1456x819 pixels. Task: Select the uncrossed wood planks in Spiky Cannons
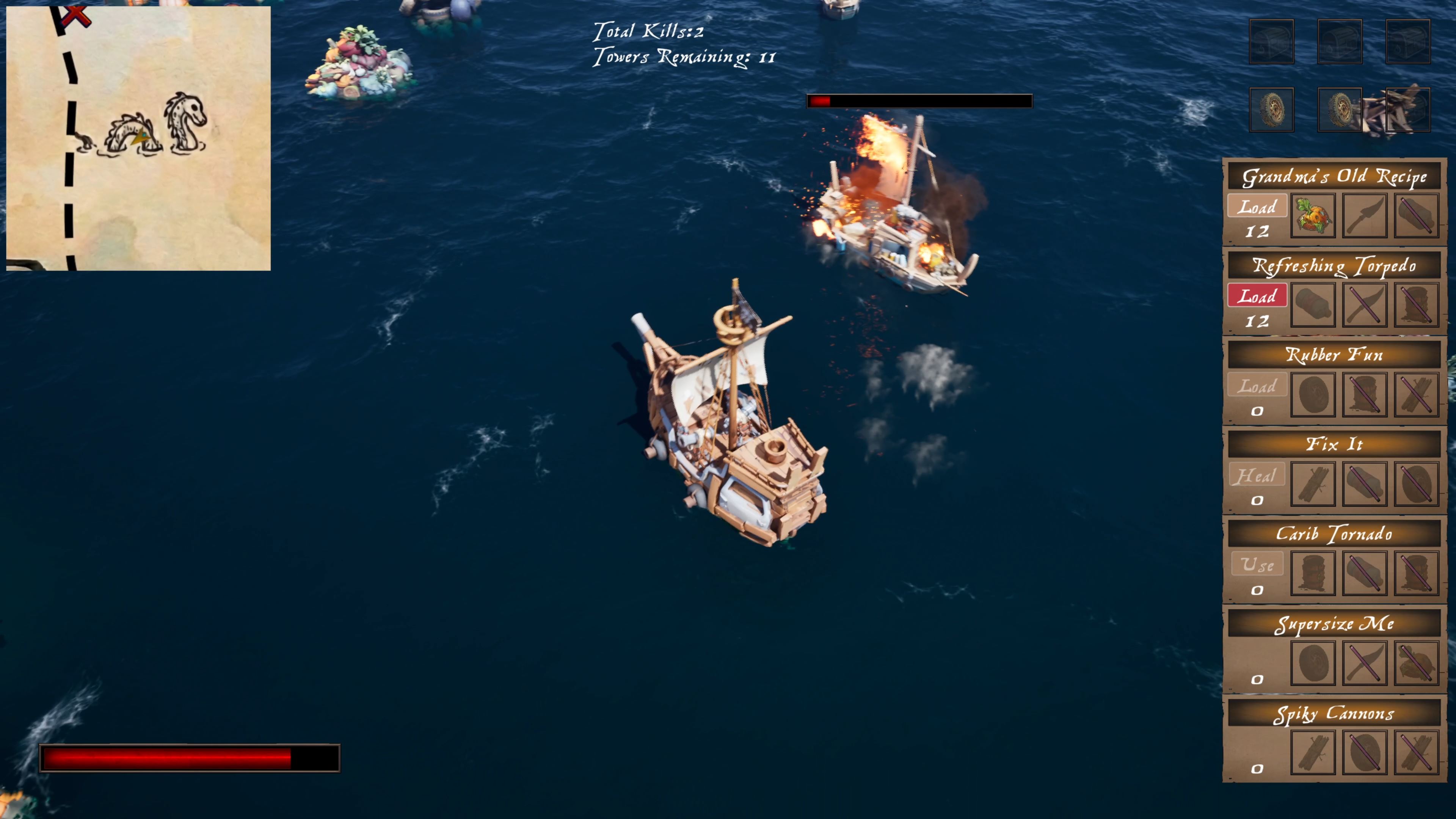coord(1313,752)
